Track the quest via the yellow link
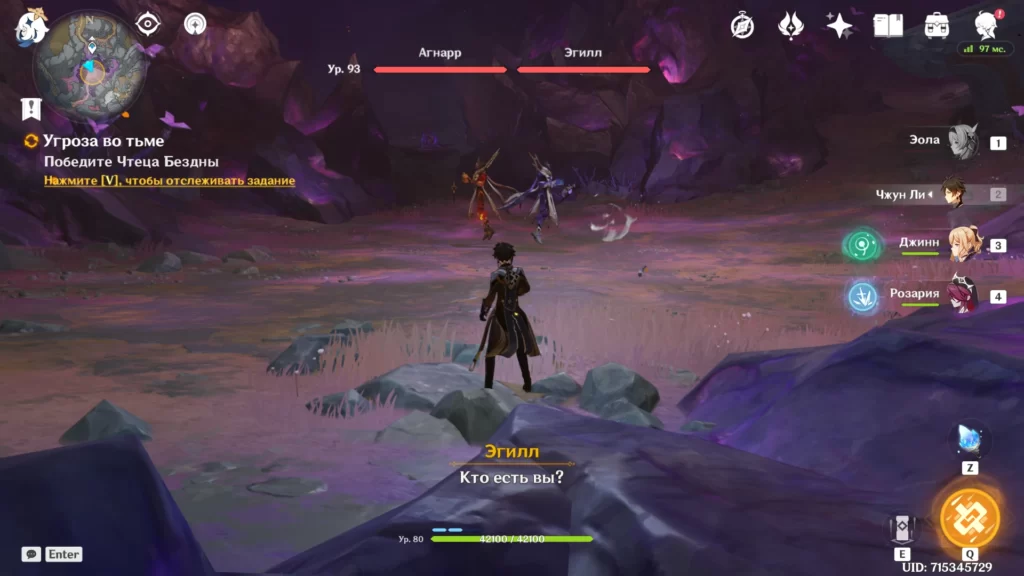Viewport: 1024px width, 576px height. tap(169, 181)
